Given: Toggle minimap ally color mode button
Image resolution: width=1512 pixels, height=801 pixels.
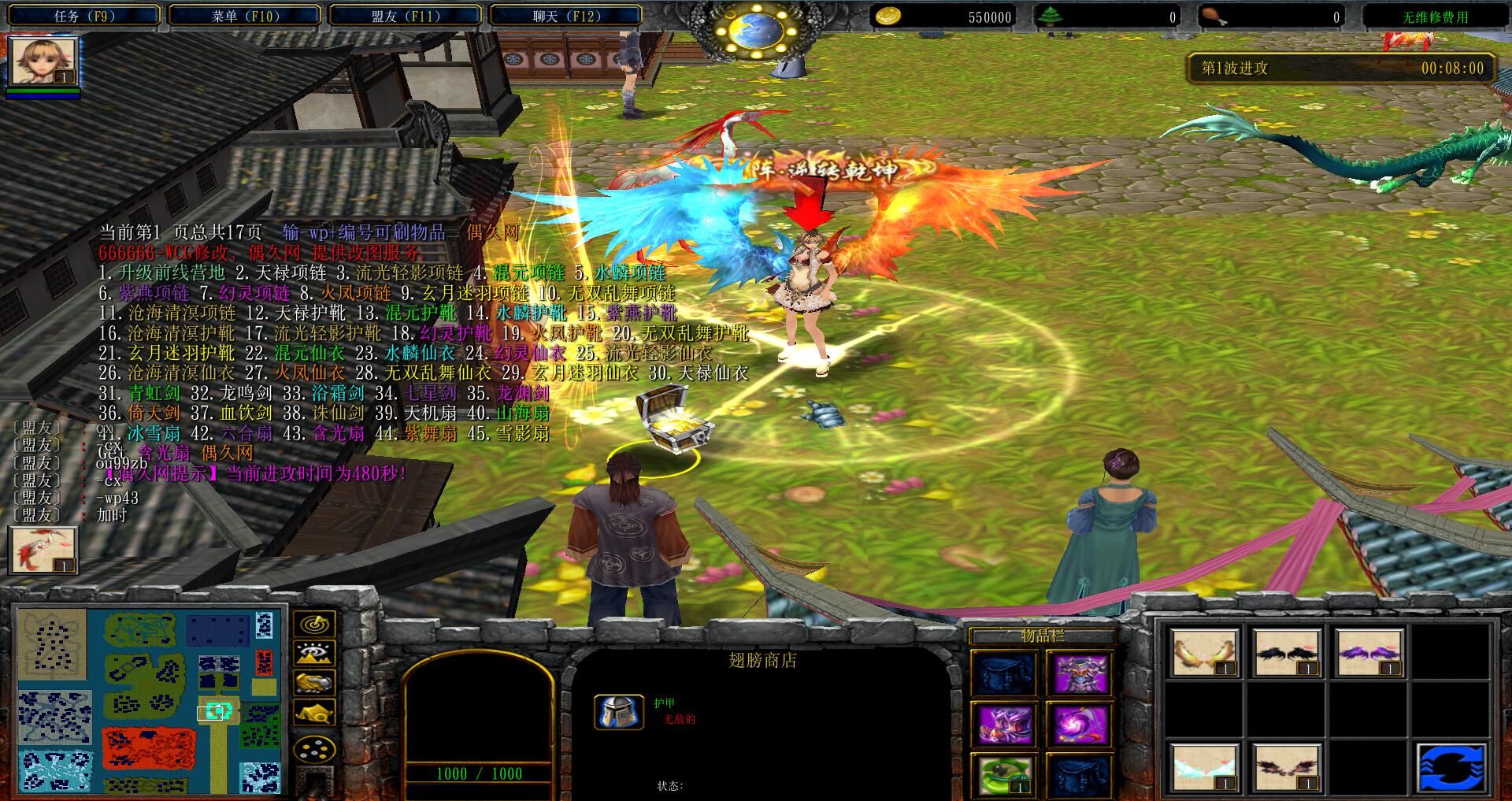Looking at the screenshot, I should pyautogui.click(x=314, y=683).
